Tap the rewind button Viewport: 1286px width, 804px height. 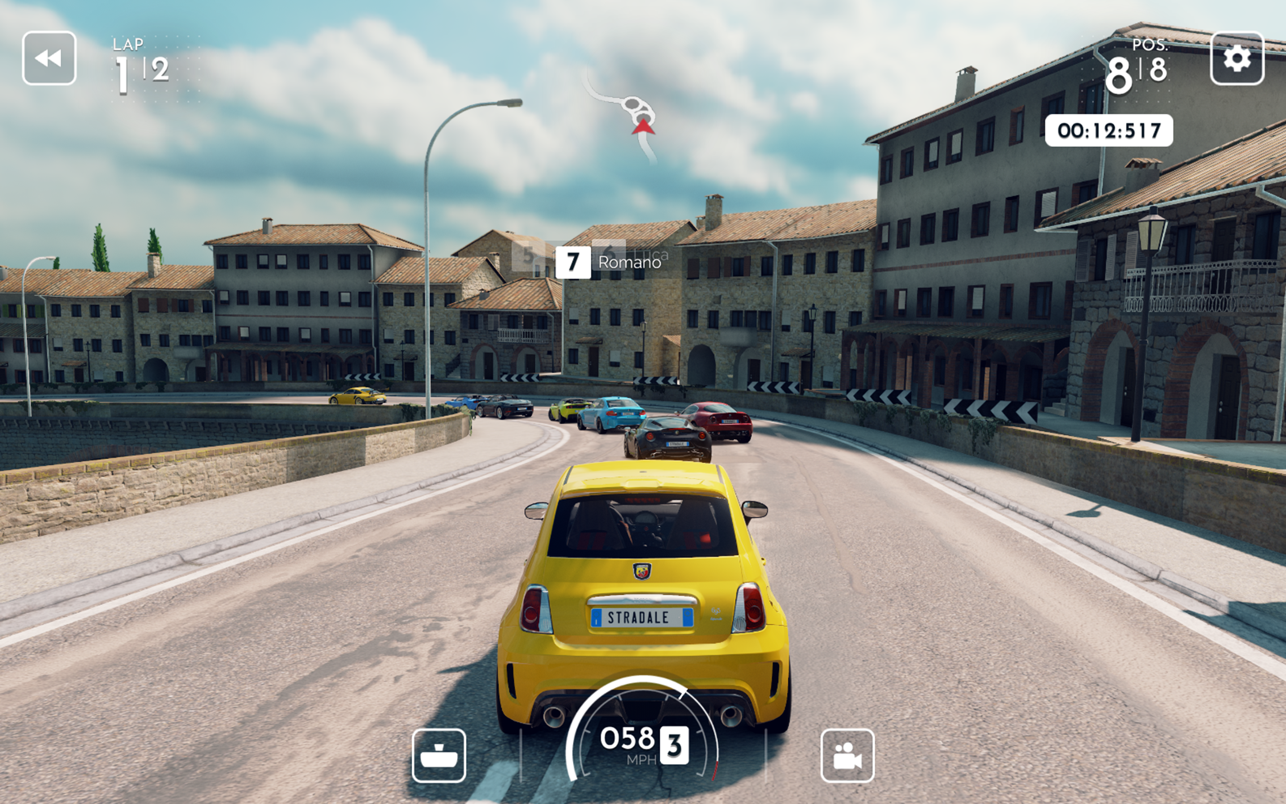tap(49, 58)
